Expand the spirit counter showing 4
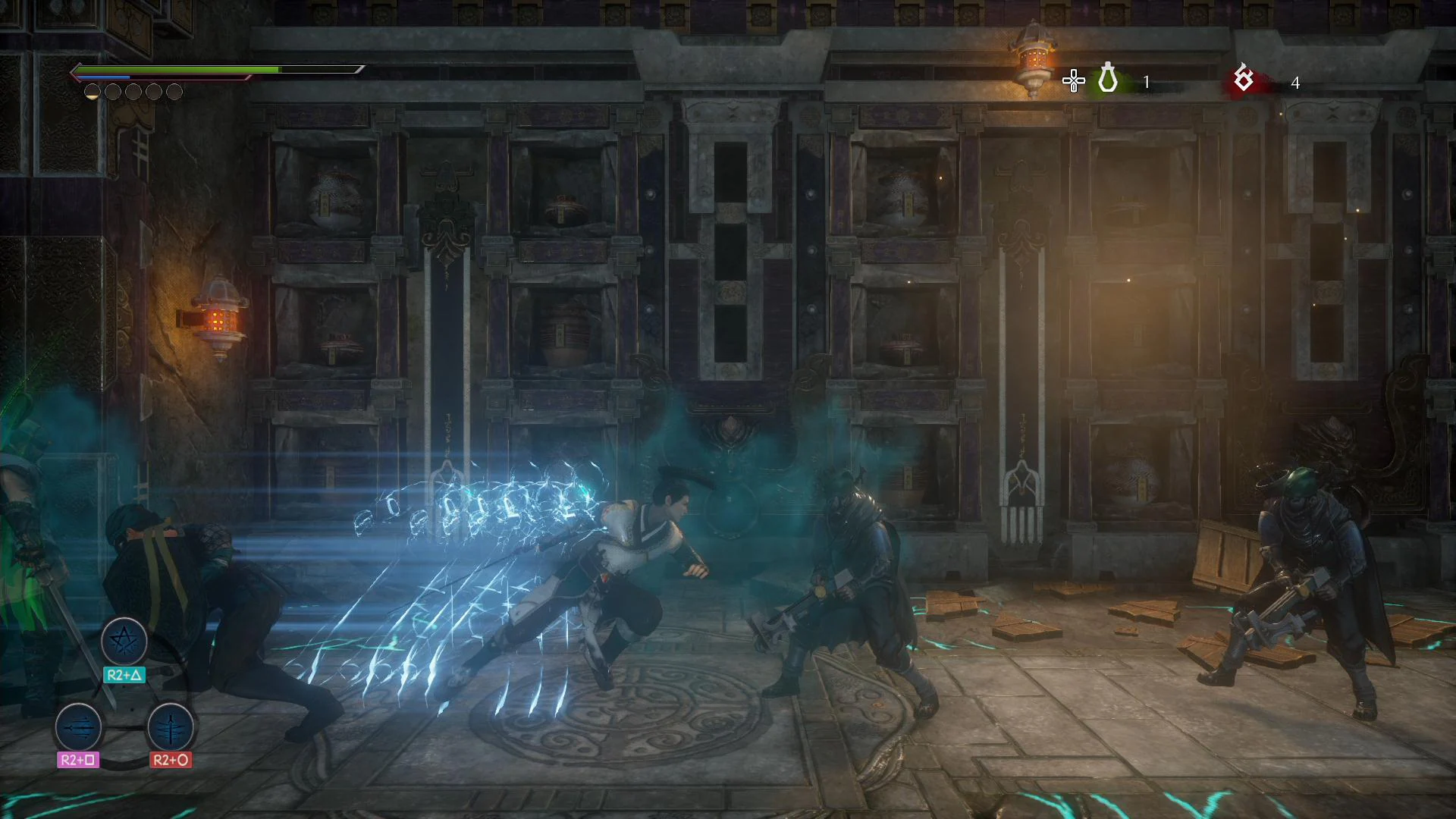The height and width of the screenshot is (819, 1456). pyautogui.click(x=1295, y=83)
